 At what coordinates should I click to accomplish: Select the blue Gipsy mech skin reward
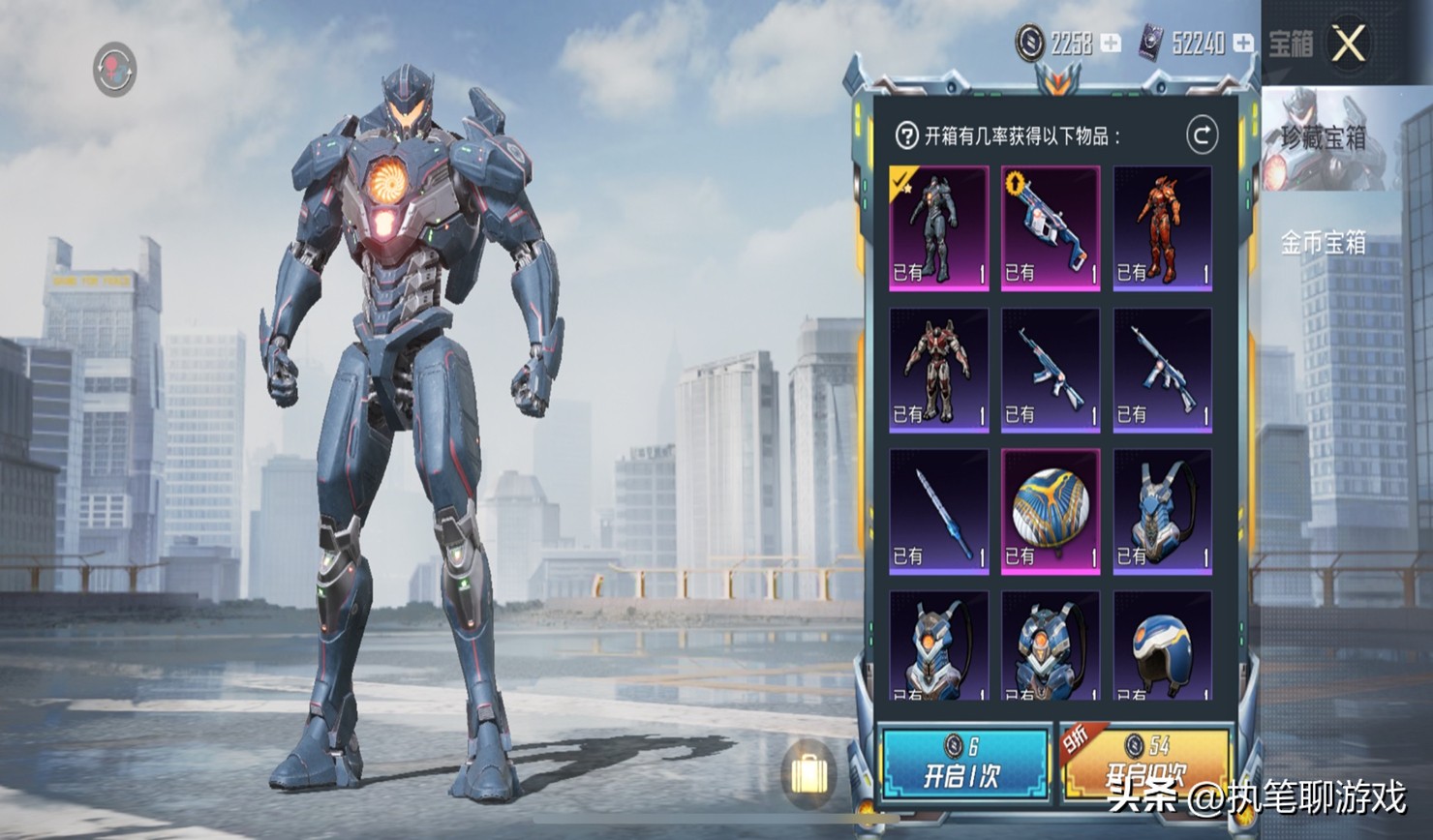(x=938, y=227)
